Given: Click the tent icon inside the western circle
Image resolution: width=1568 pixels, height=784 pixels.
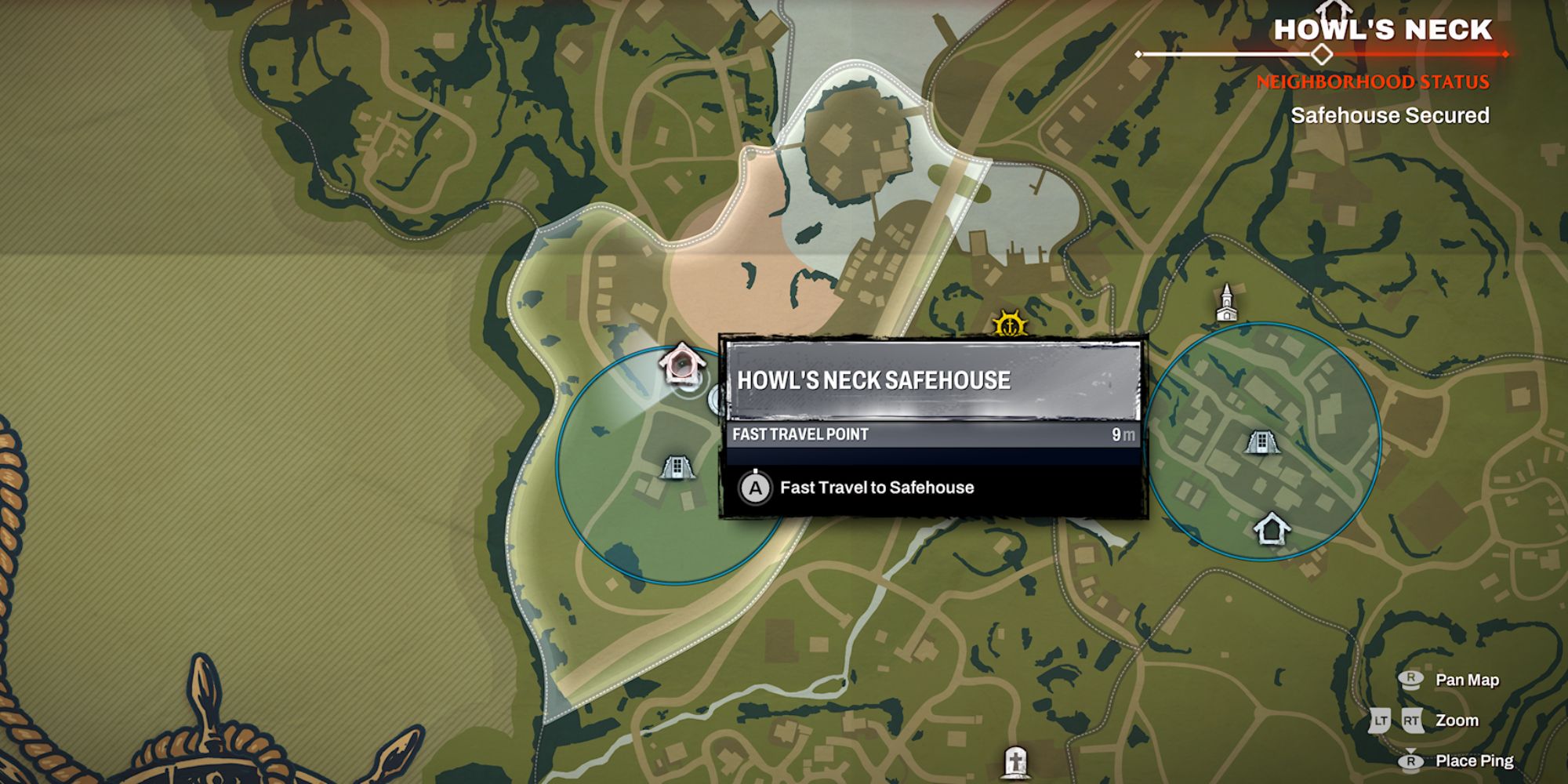Looking at the screenshot, I should 676,467.
